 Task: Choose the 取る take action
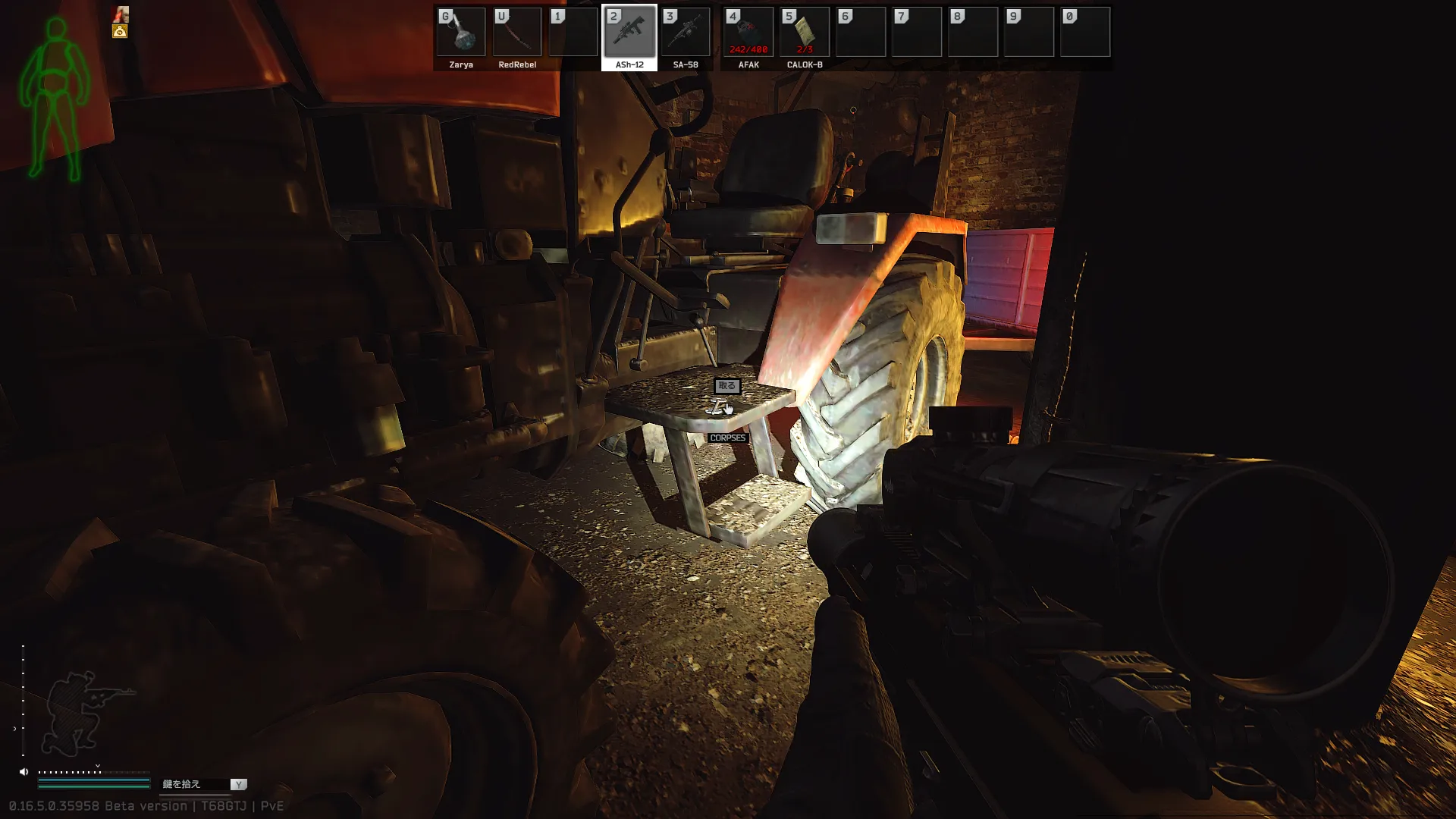727,386
